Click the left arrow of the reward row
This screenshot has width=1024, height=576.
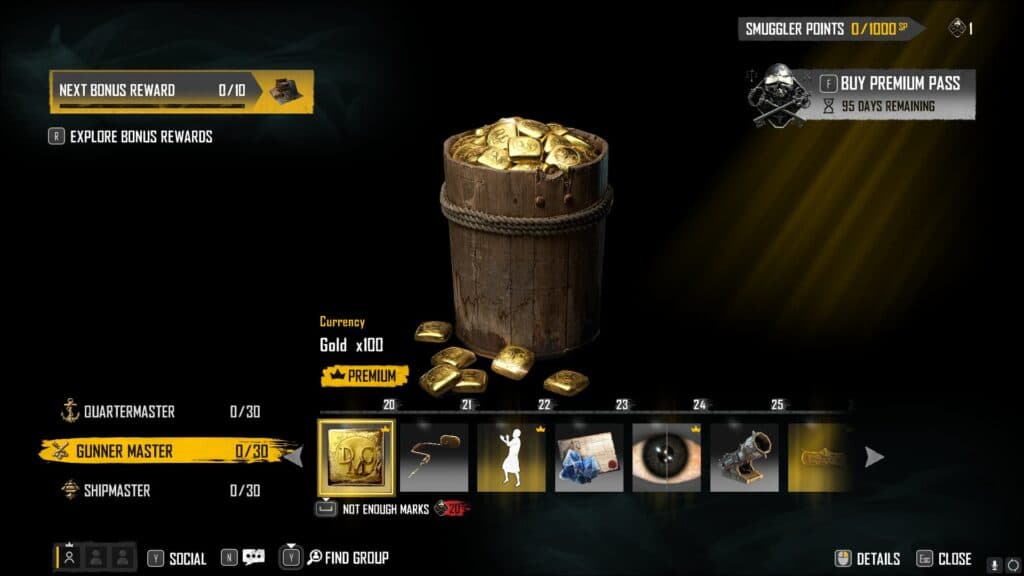(295, 457)
